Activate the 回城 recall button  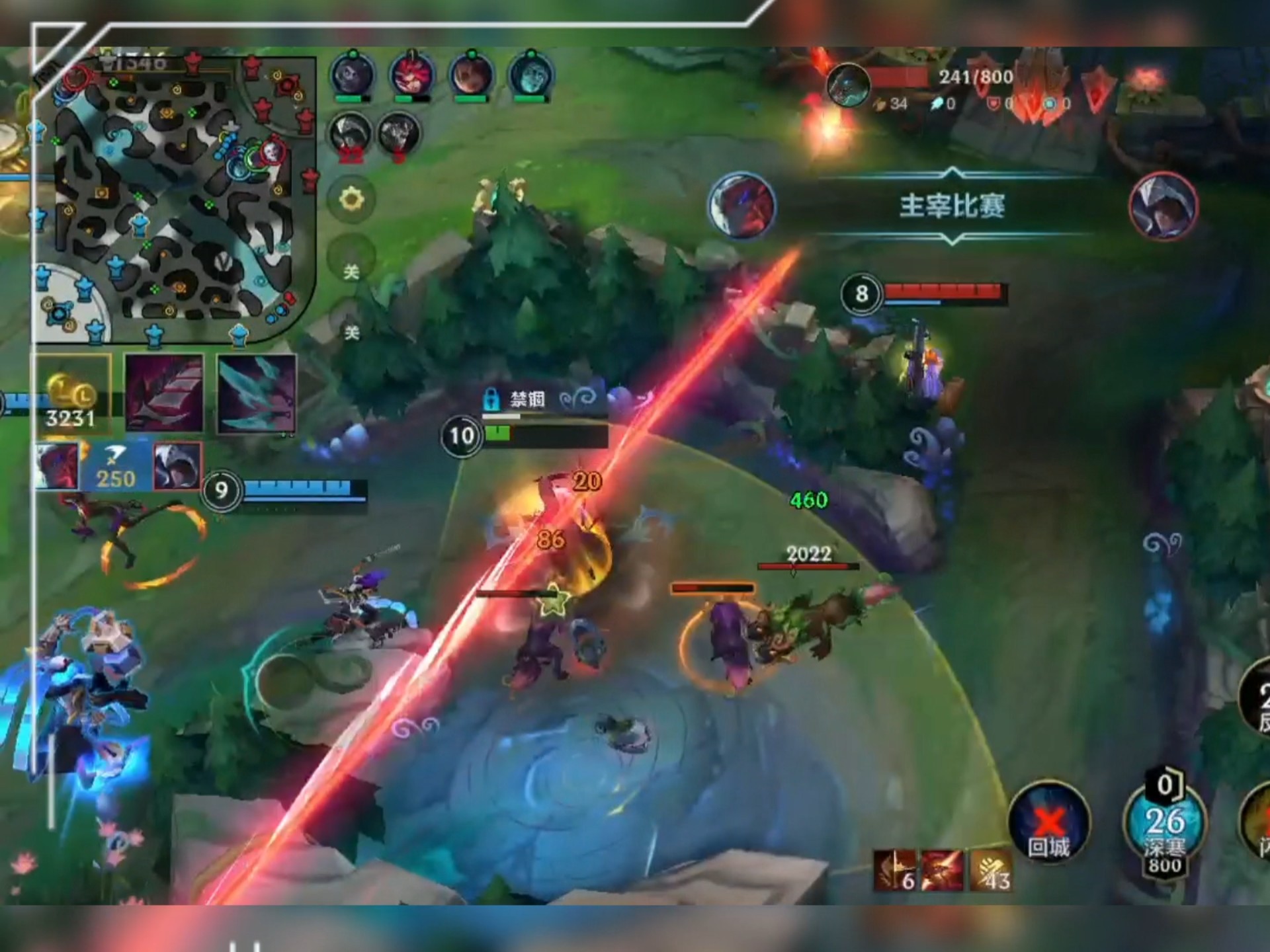point(1048,823)
